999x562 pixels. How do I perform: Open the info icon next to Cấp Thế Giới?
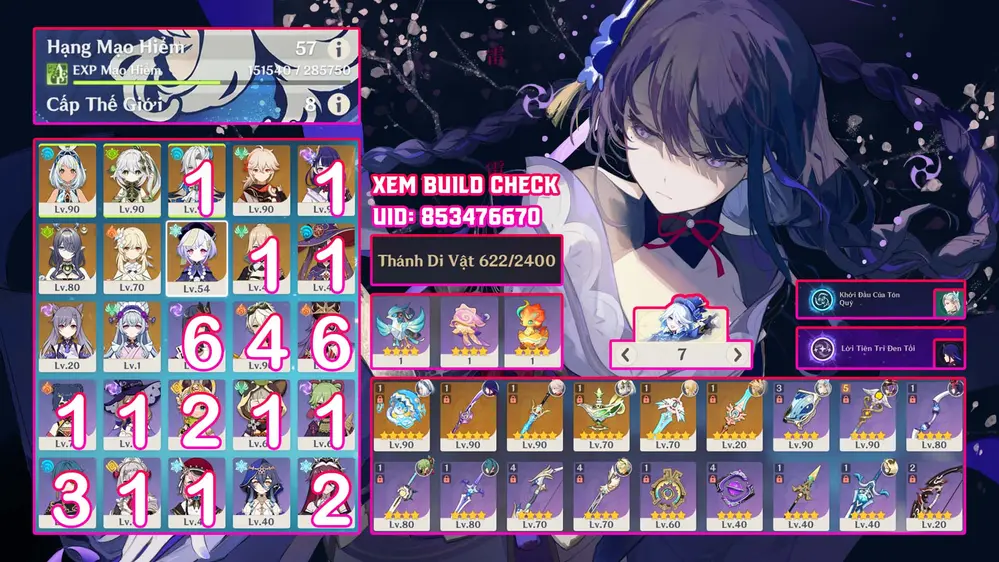pyautogui.click(x=339, y=103)
